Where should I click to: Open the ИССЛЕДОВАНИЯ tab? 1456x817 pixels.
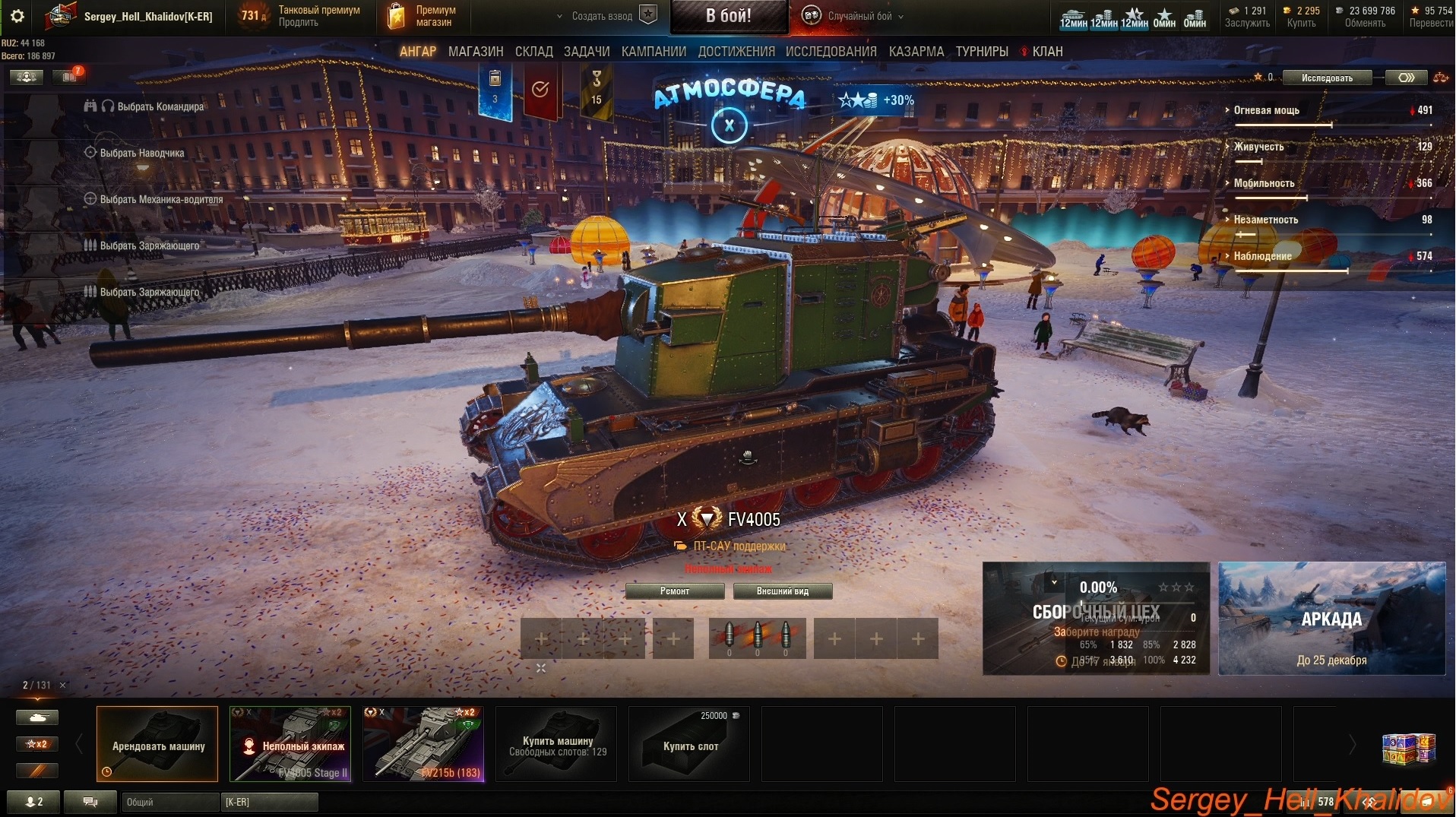(831, 52)
